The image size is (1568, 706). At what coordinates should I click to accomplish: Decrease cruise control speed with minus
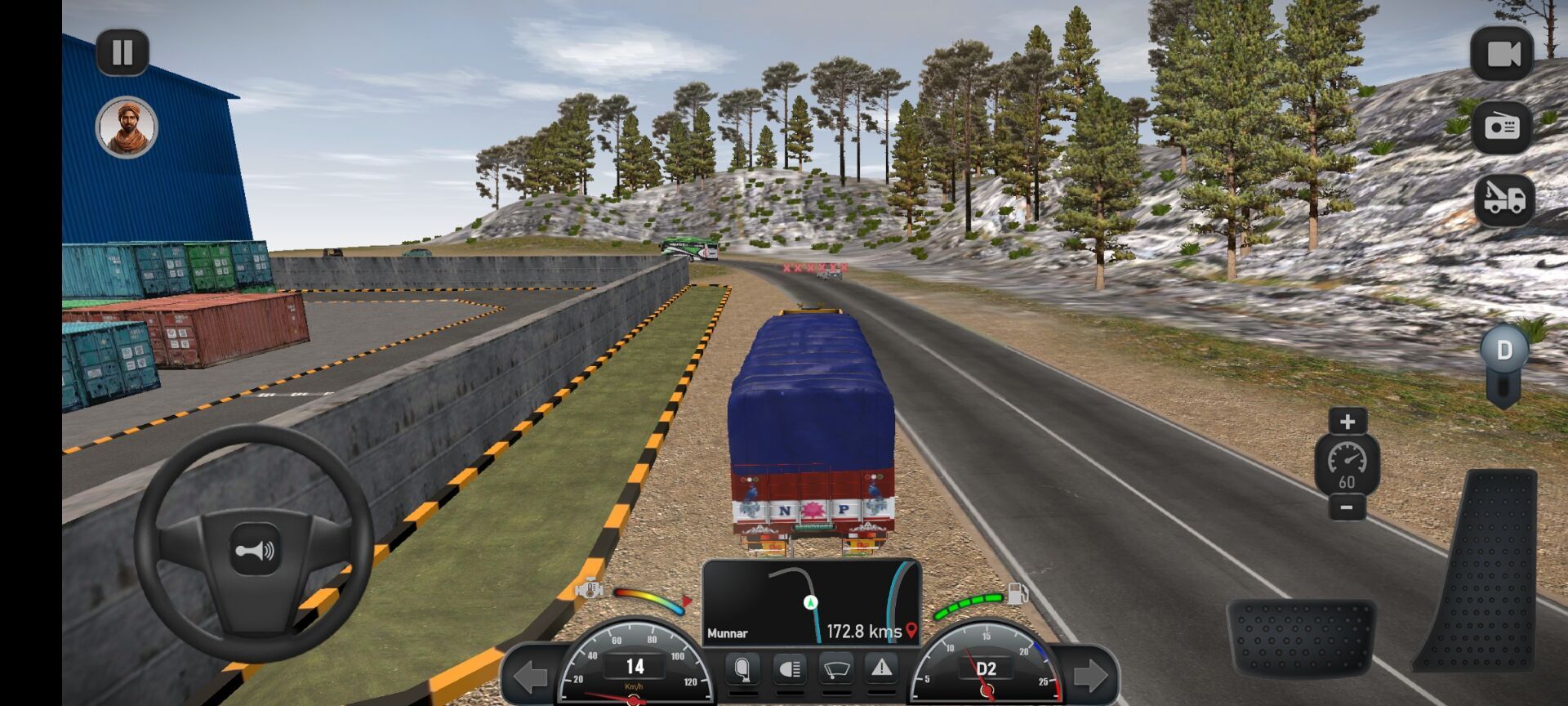click(x=1347, y=507)
